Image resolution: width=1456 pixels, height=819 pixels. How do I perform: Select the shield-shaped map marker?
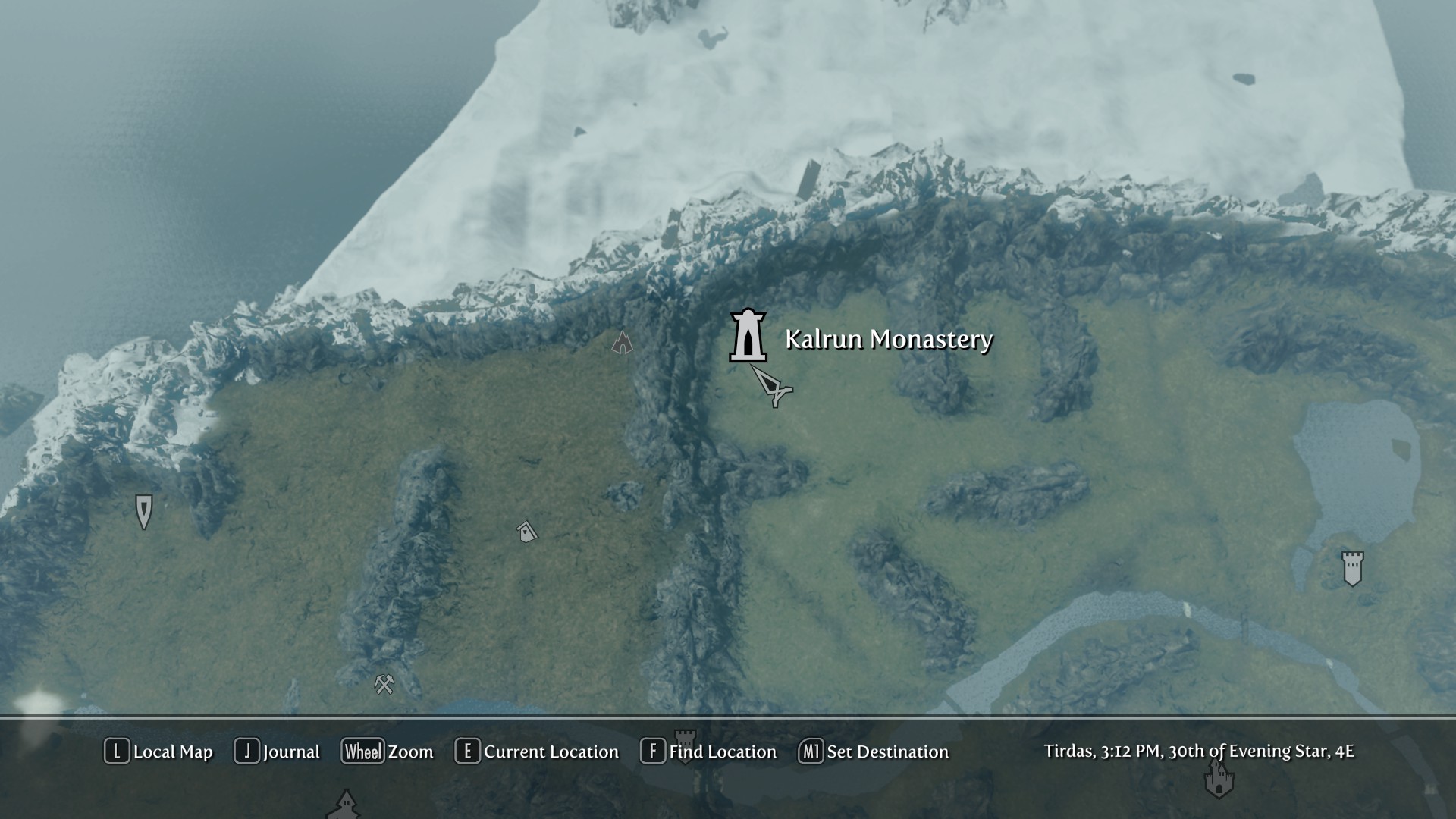coord(143,511)
